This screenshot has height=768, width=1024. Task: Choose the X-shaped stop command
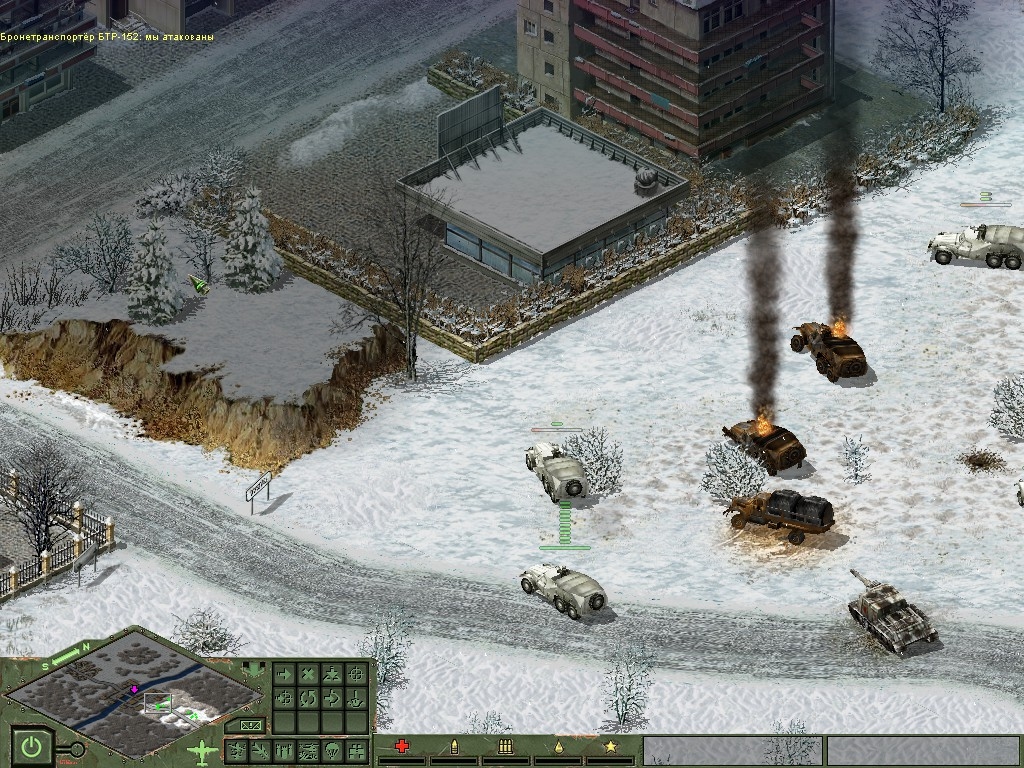coord(307,674)
